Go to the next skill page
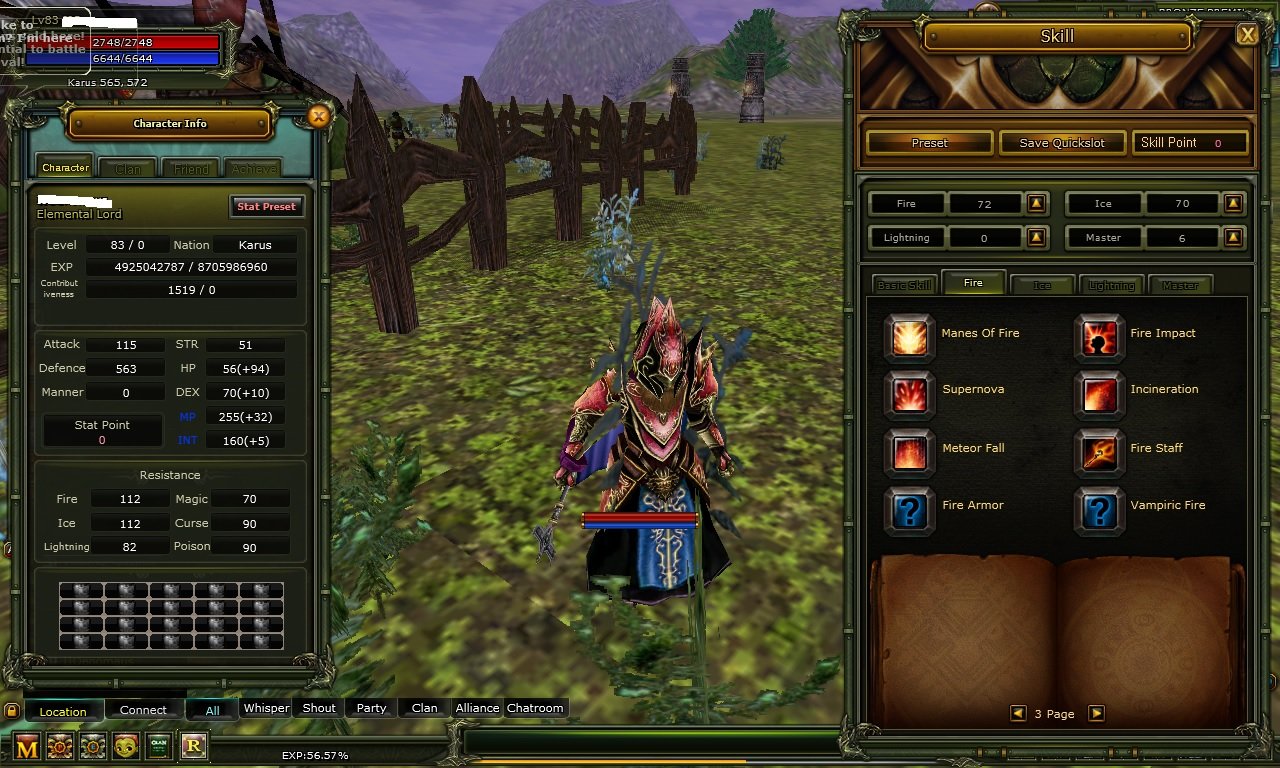 coord(1096,713)
